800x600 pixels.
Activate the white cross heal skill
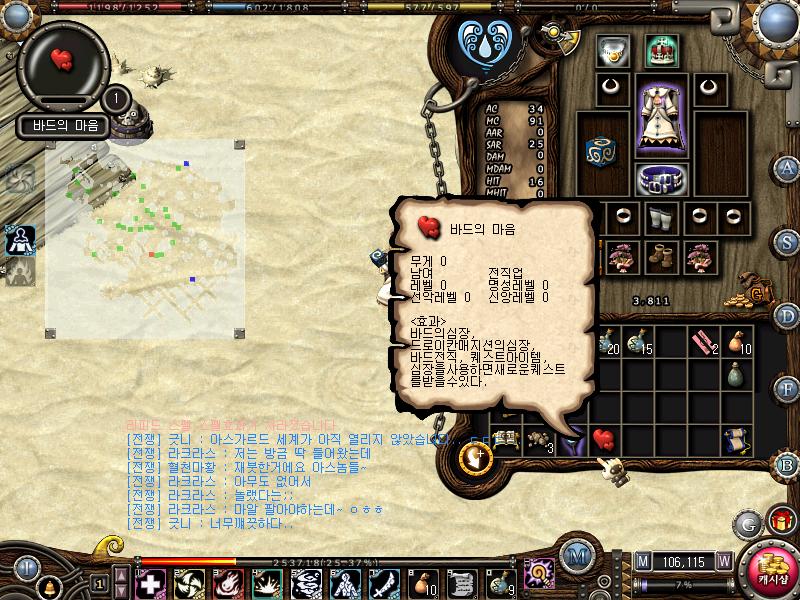150,582
